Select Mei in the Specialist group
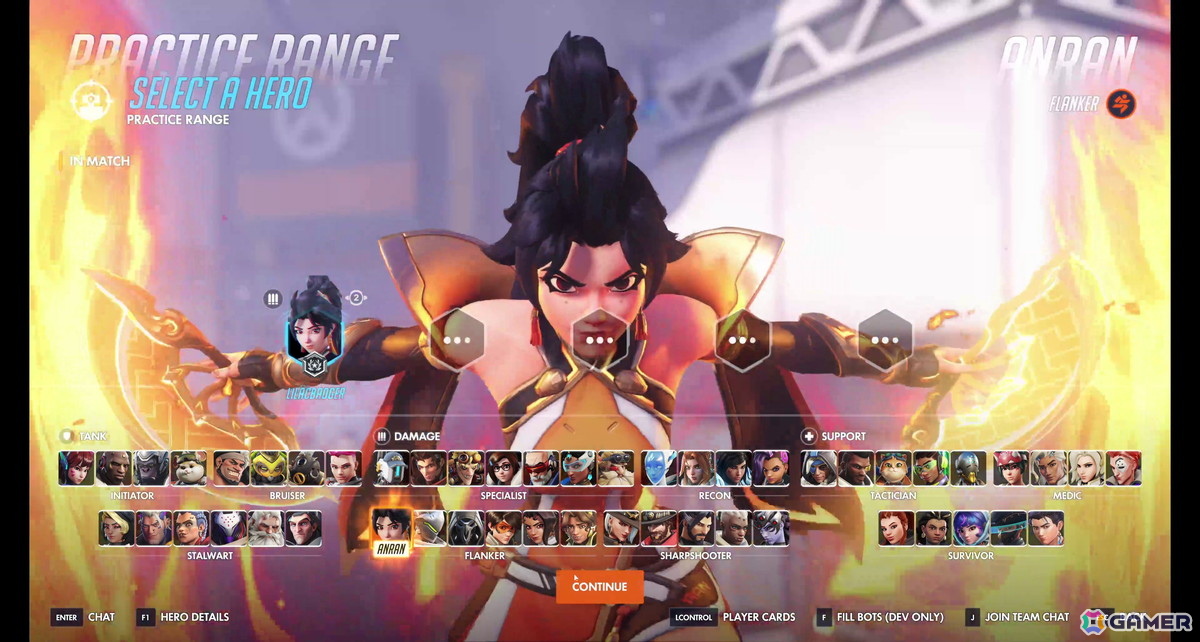This screenshot has width=1200, height=642. 503,468
